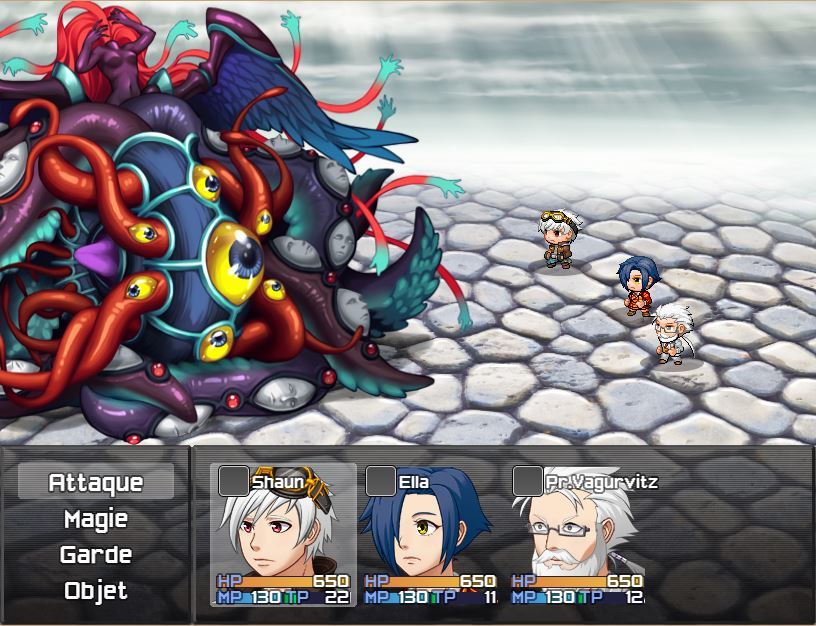Open the Objet item menu
Screen dimensions: 816x626
click(96, 591)
